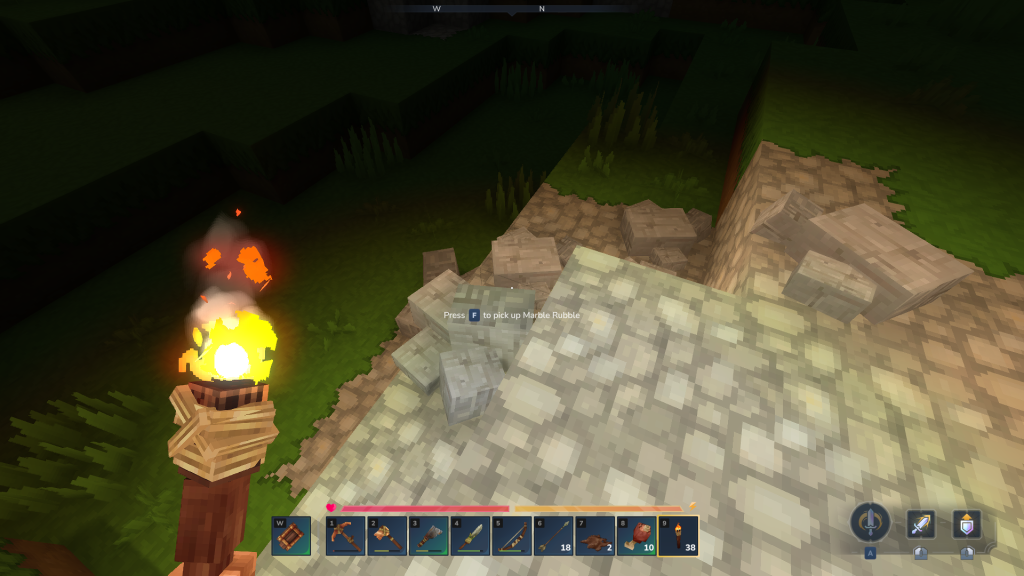Select the pickaxe in hotbar slot 1

pyautogui.click(x=345, y=536)
